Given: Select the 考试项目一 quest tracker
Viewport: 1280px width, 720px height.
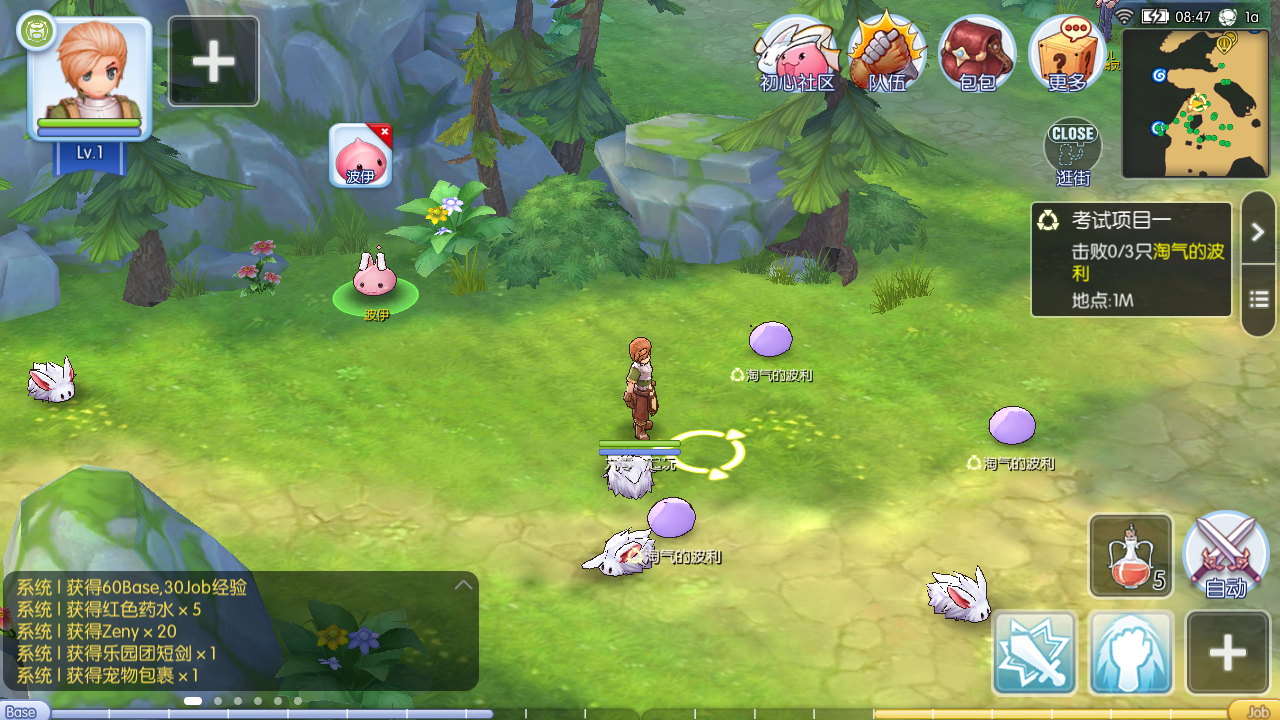Looking at the screenshot, I should pyautogui.click(x=1131, y=259).
